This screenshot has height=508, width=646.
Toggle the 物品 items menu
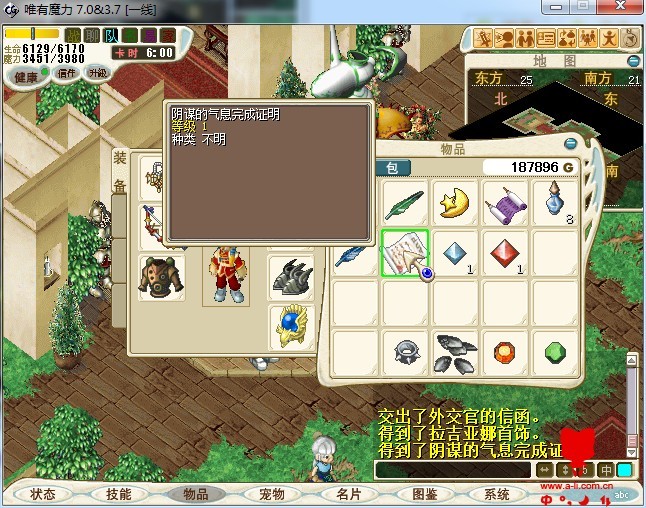[x=195, y=493]
